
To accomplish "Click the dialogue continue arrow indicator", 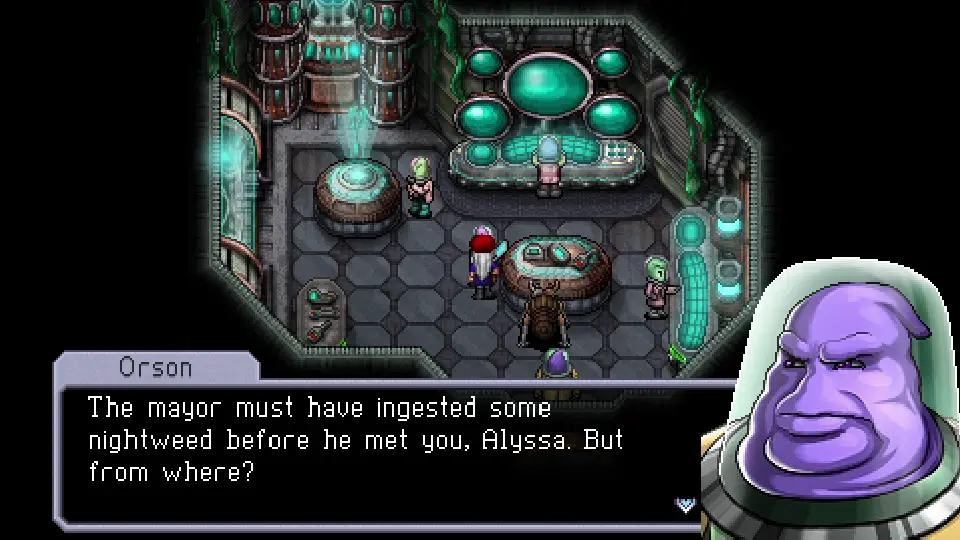I will coord(686,504).
